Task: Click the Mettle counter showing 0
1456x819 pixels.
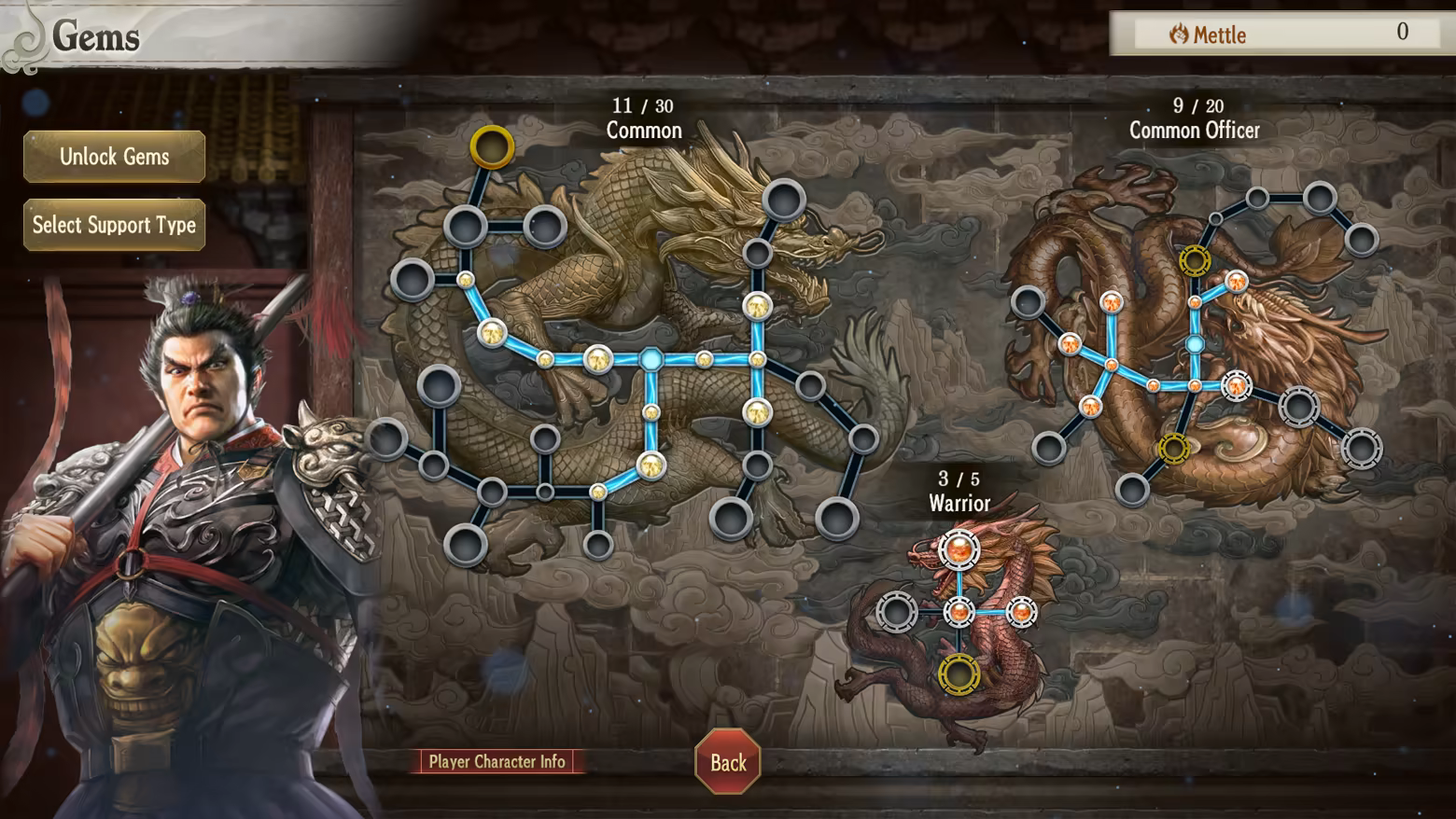Action: pyautogui.click(x=1404, y=32)
